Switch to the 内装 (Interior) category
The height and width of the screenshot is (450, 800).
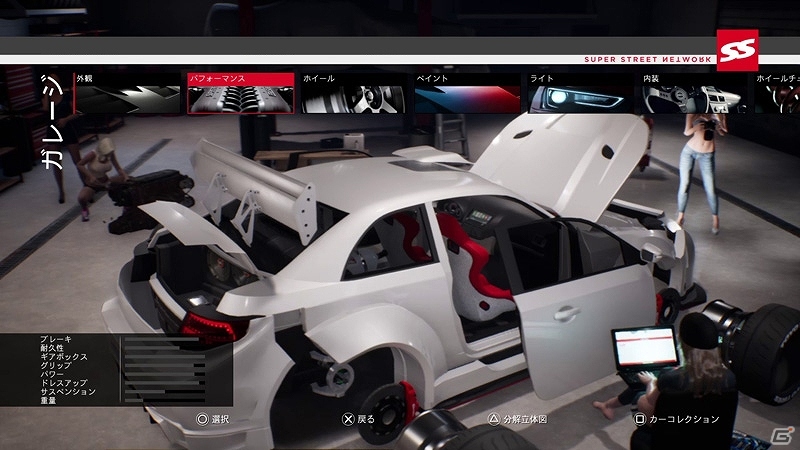coord(694,93)
